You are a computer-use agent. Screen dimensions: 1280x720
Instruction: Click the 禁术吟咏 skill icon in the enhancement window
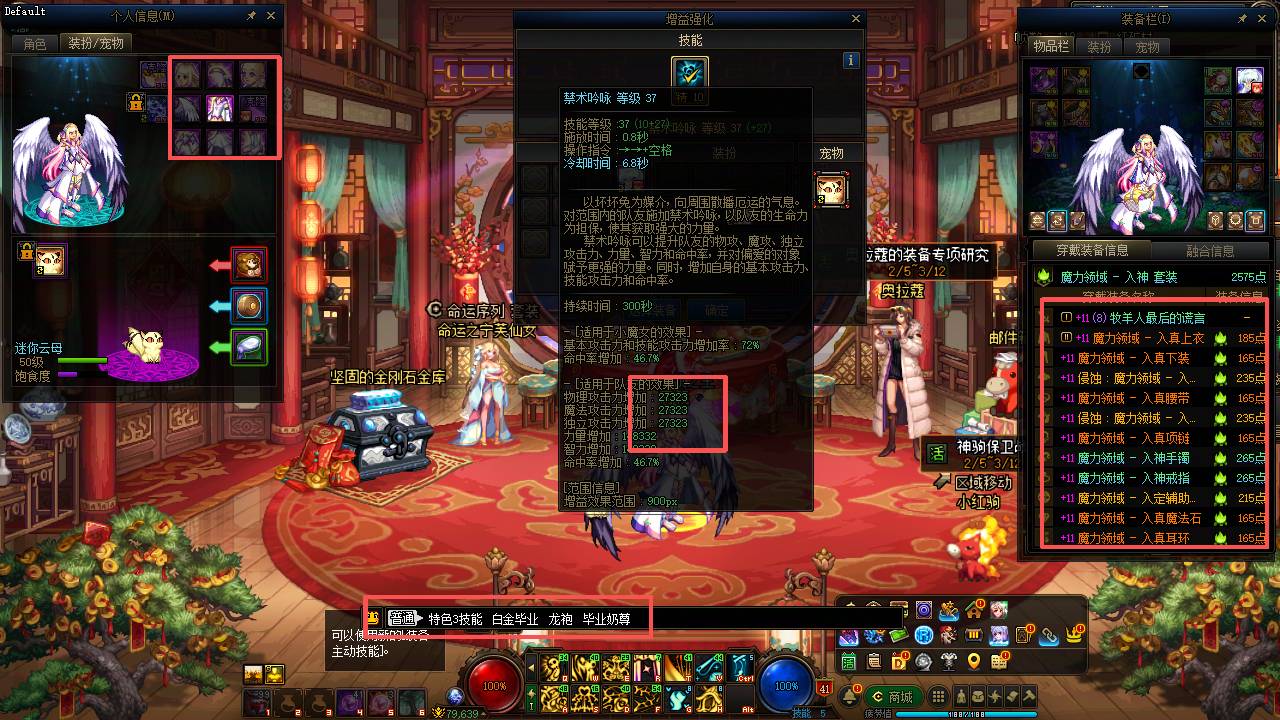pos(688,72)
